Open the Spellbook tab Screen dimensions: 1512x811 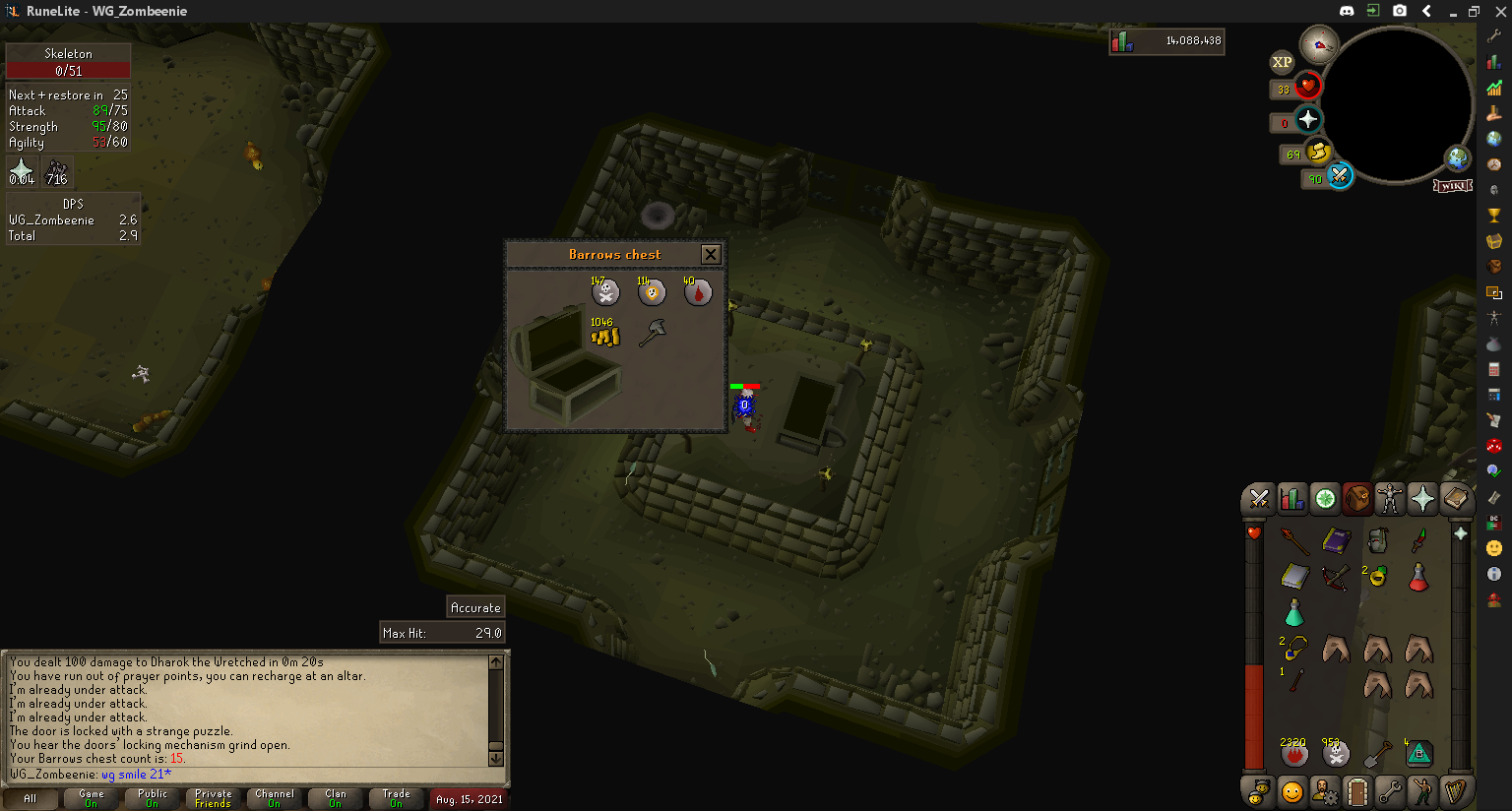(x=1456, y=499)
